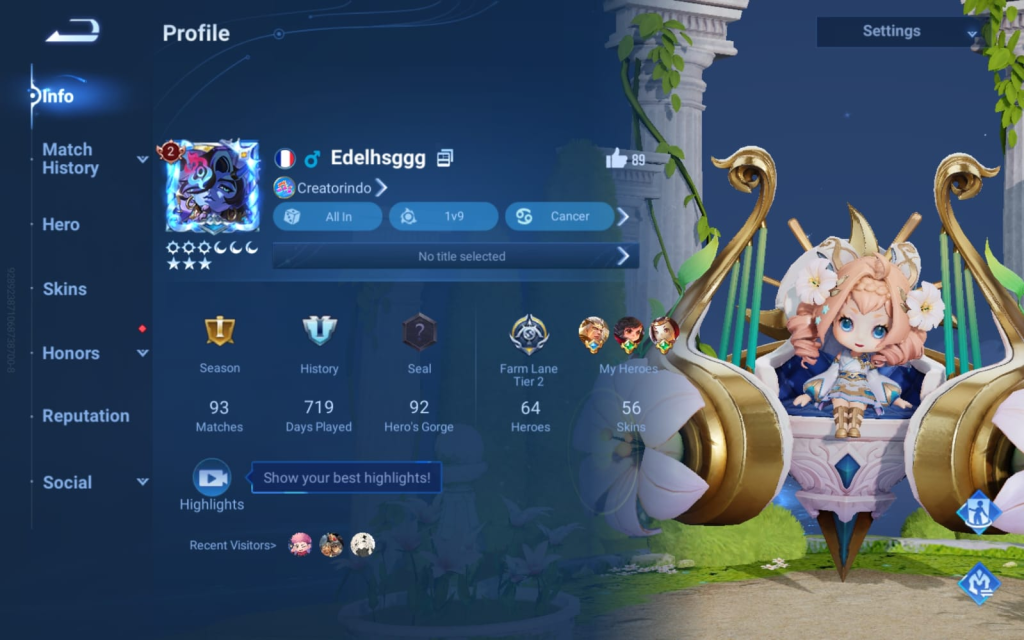Switch to the Hero tab
Viewport: 1024px width, 640px height.
point(61,225)
